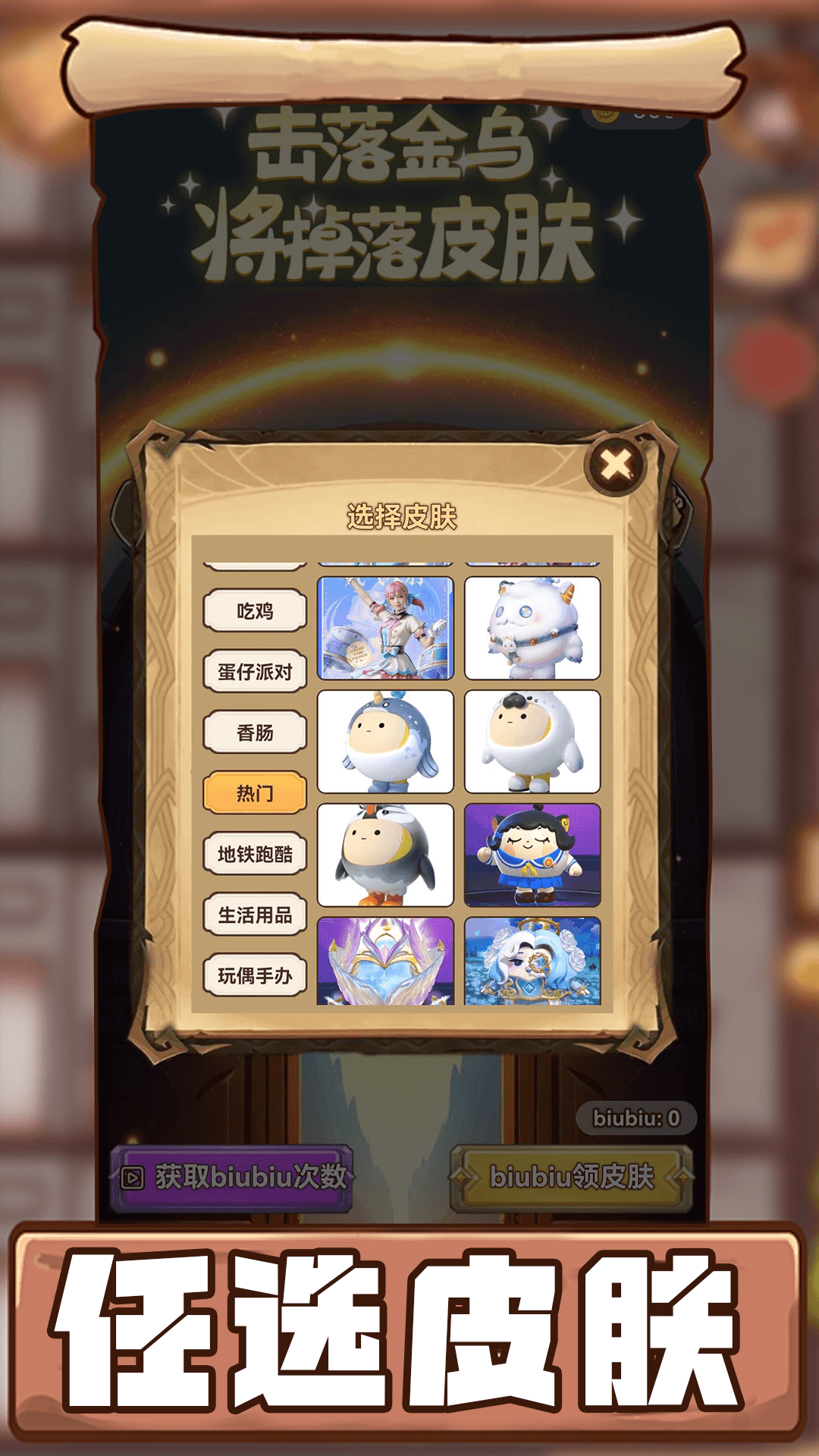This screenshot has width=819, height=1456.
Task: Switch to the 吃鸡 category
Action: click(255, 611)
